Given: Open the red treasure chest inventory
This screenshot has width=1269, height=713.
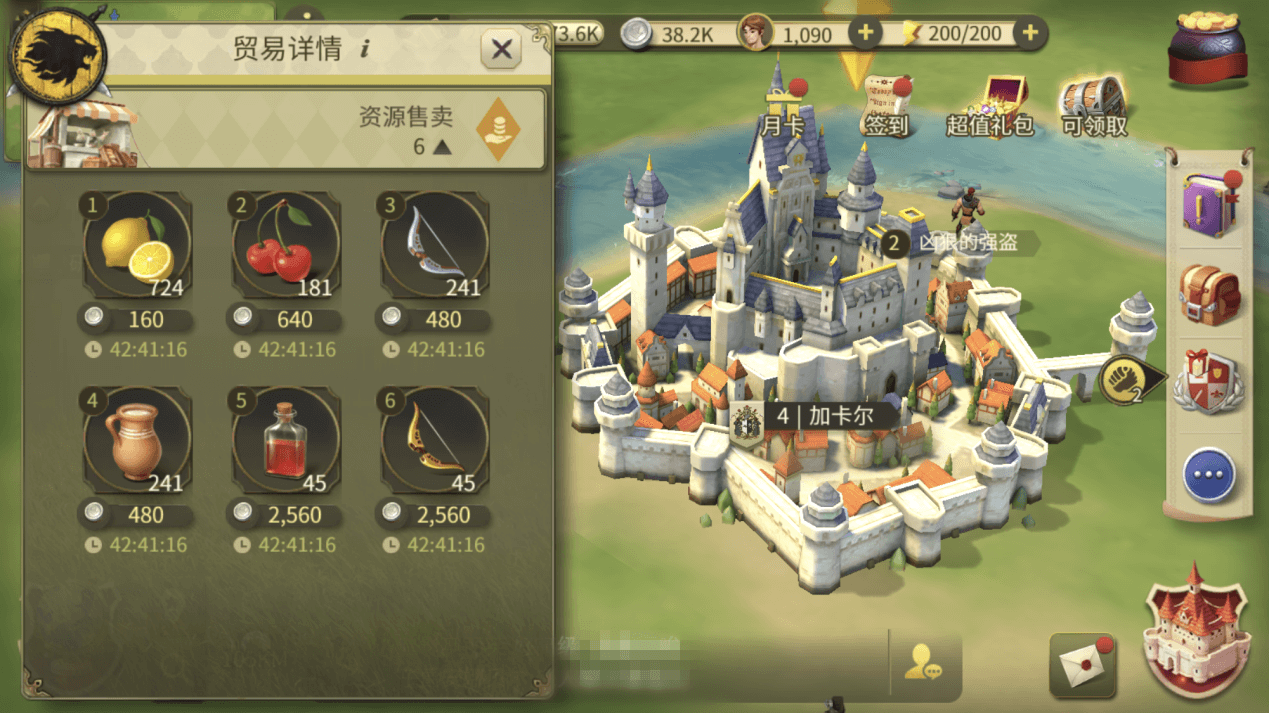Looking at the screenshot, I should (x=1209, y=293).
